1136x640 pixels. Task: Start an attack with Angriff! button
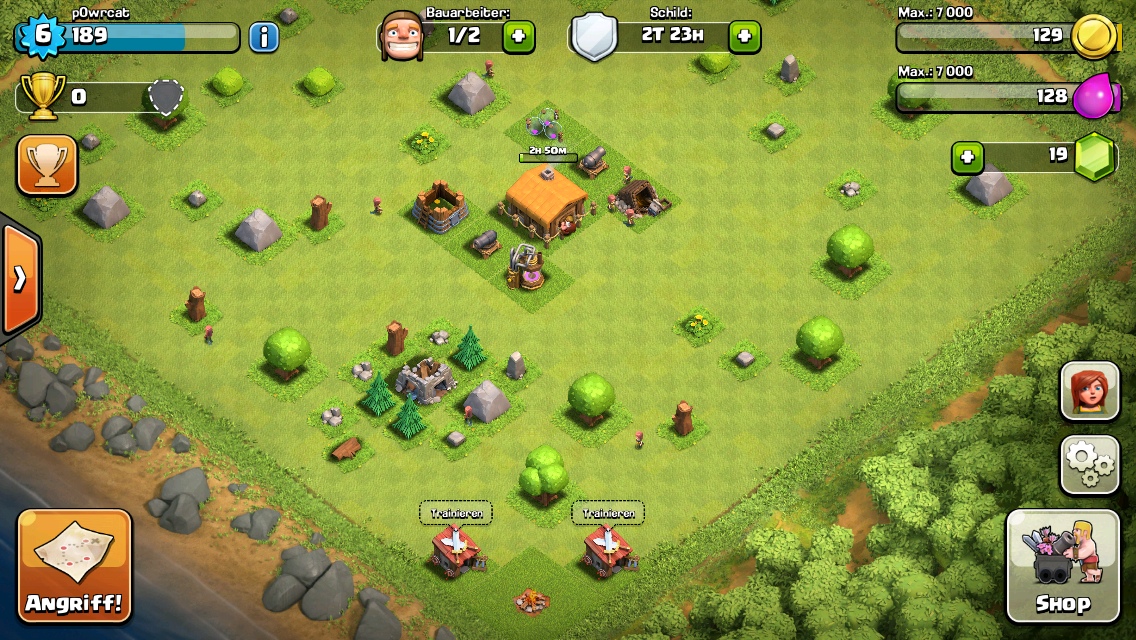coord(74,566)
